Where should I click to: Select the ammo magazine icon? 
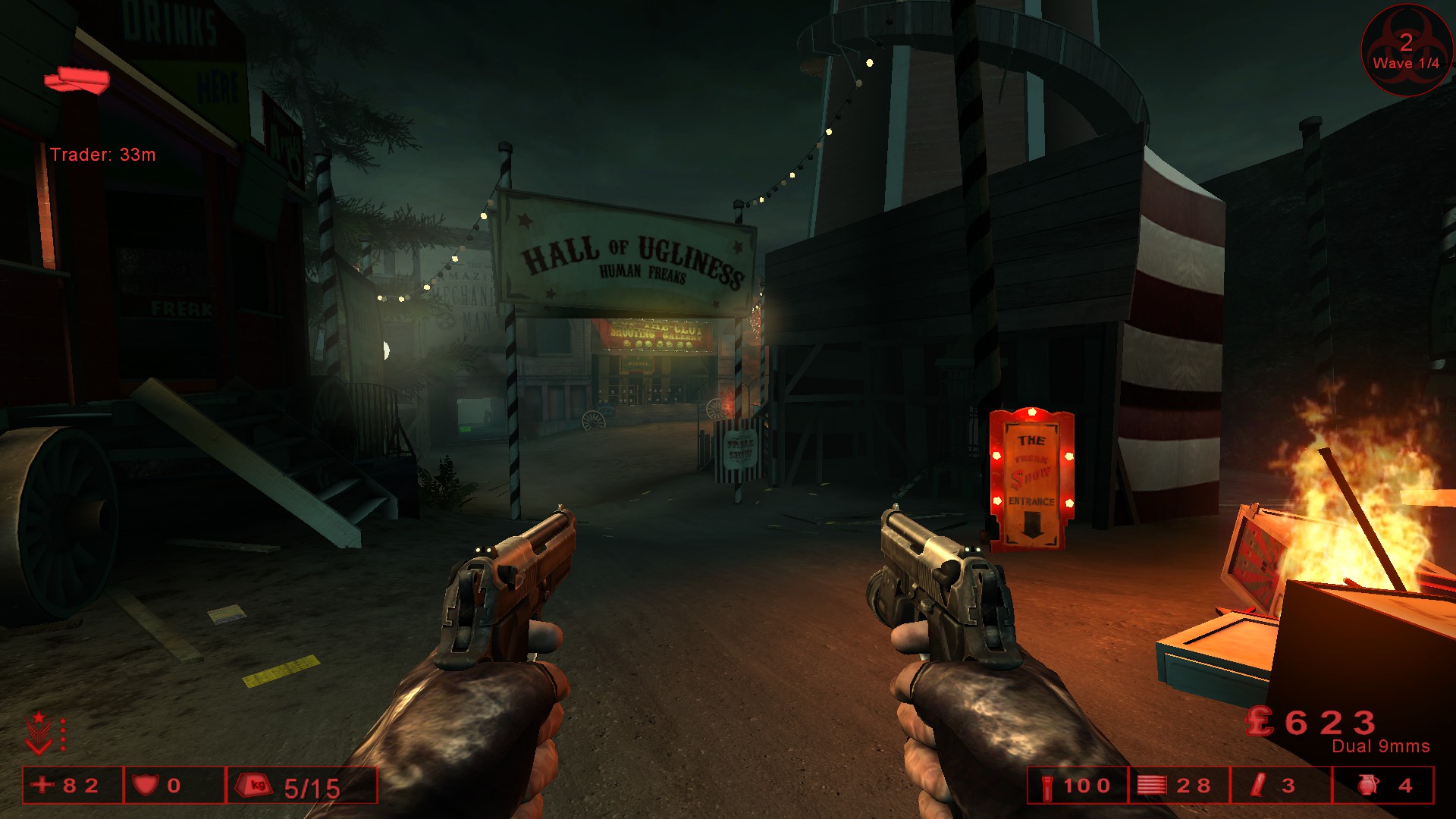tap(1151, 785)
